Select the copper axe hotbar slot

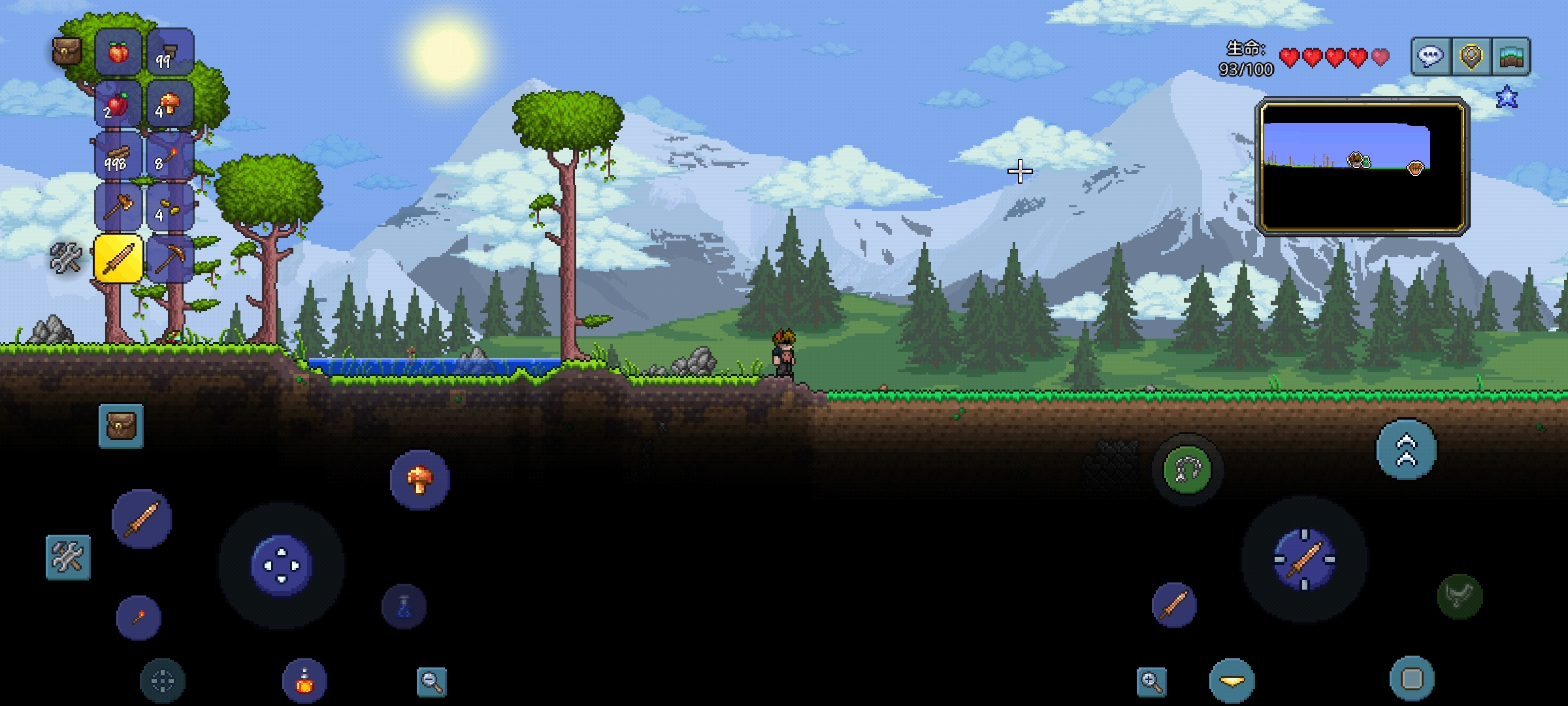tap(118, 207)
